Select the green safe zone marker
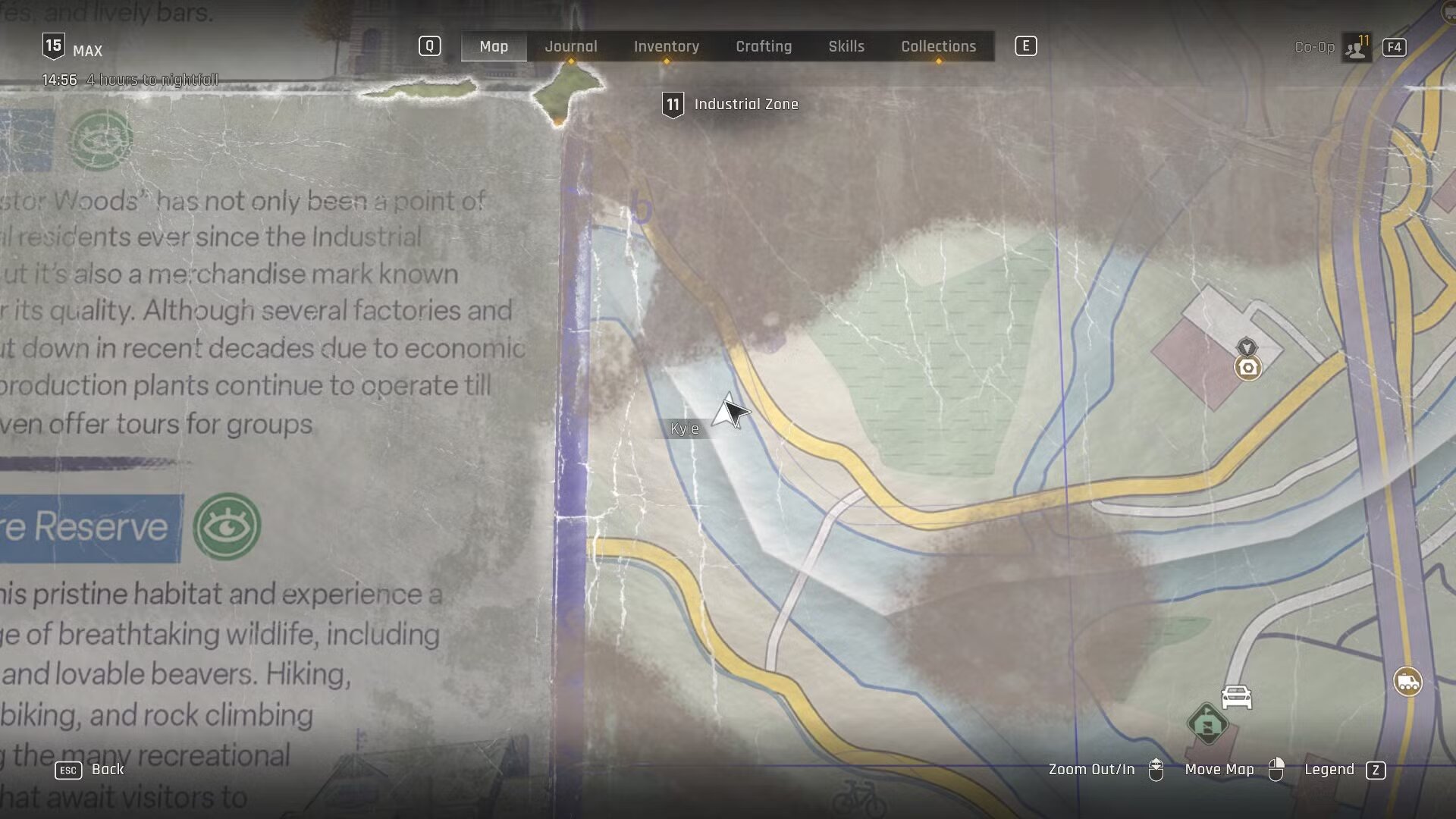 (x=1207, y=723)
